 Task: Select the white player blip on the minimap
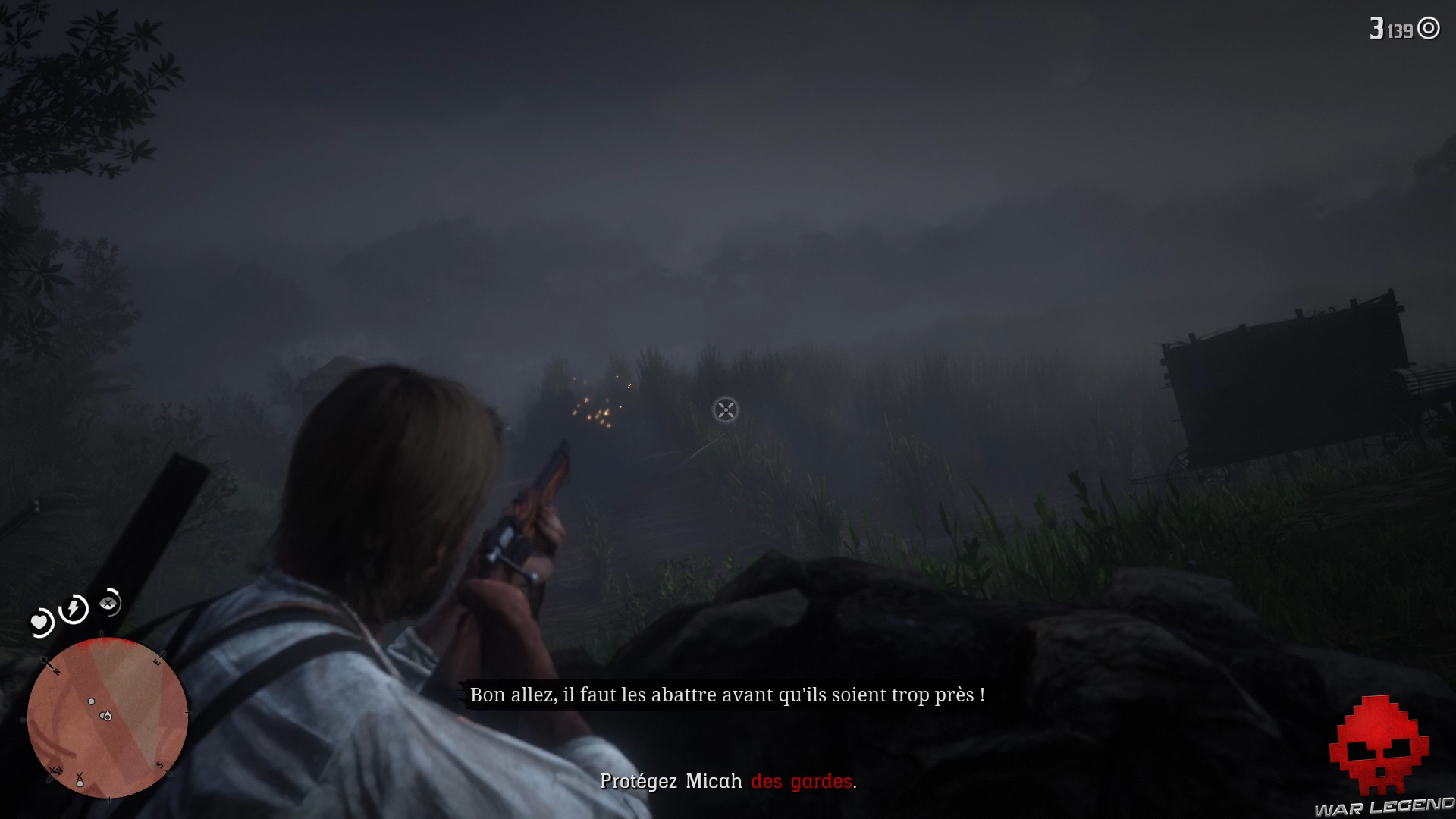pyautogui.click(x=107, y=716)
